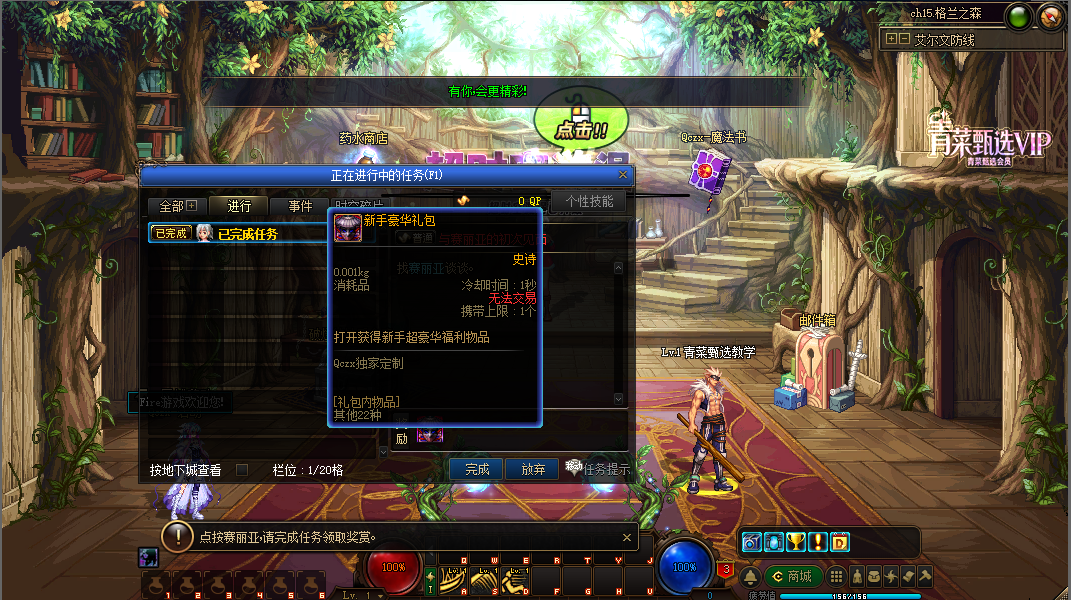Switch to the 全部 quest tab
1071x600 pixels.
click(x=177, y=206)
